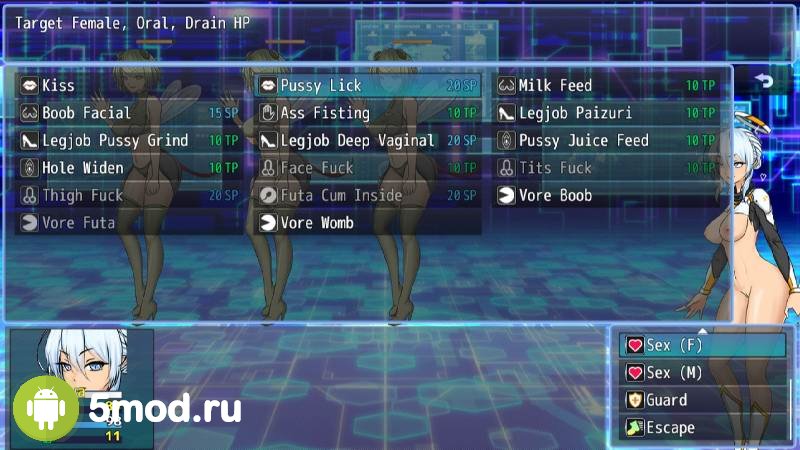Choose the Milk Feed skill
This screenshot has height=450, width=800.
click(606, 86)
